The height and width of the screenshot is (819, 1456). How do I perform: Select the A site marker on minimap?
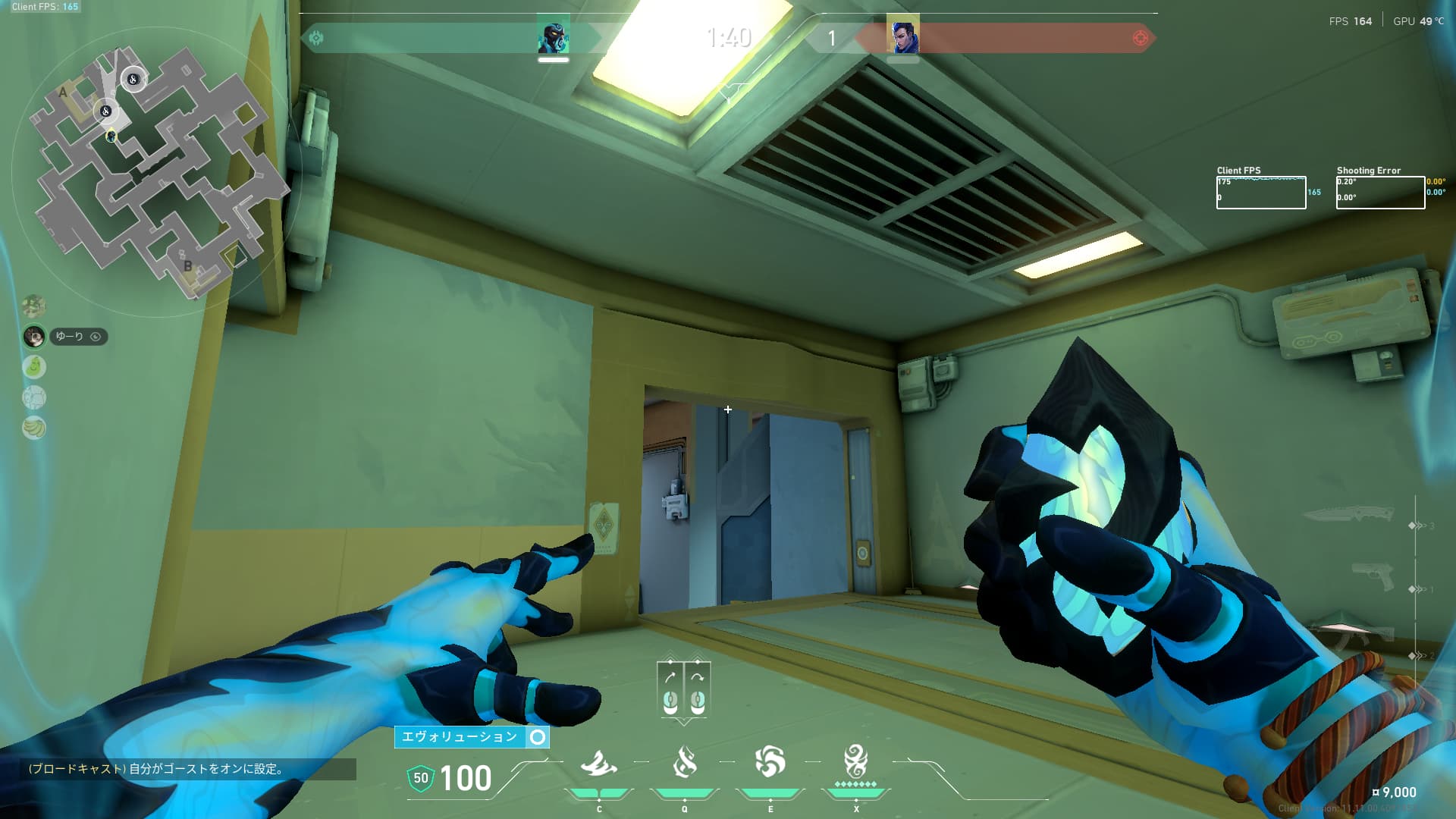63,93
